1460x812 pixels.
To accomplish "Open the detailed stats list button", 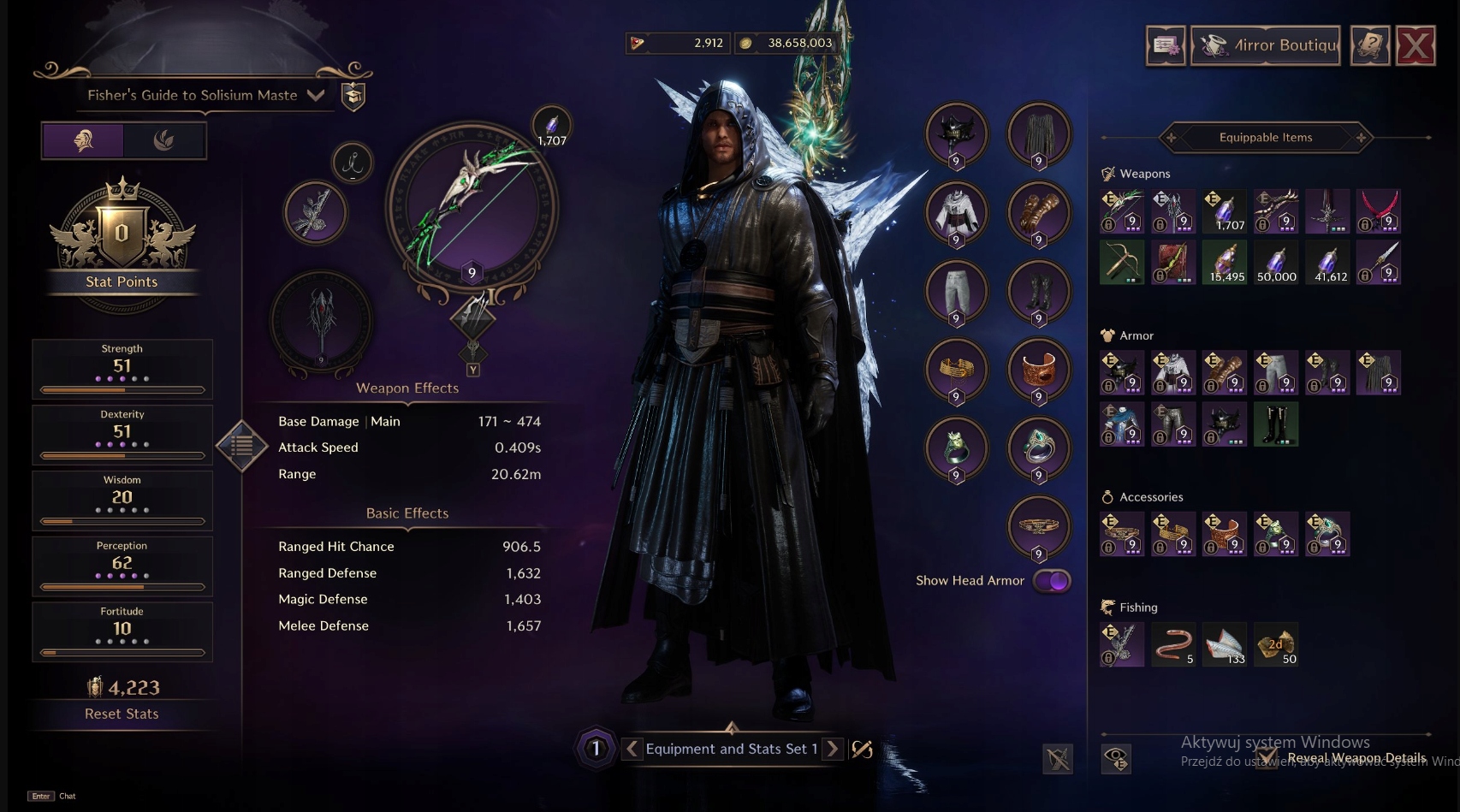I will pyautogui.click(x=242, y=446).
